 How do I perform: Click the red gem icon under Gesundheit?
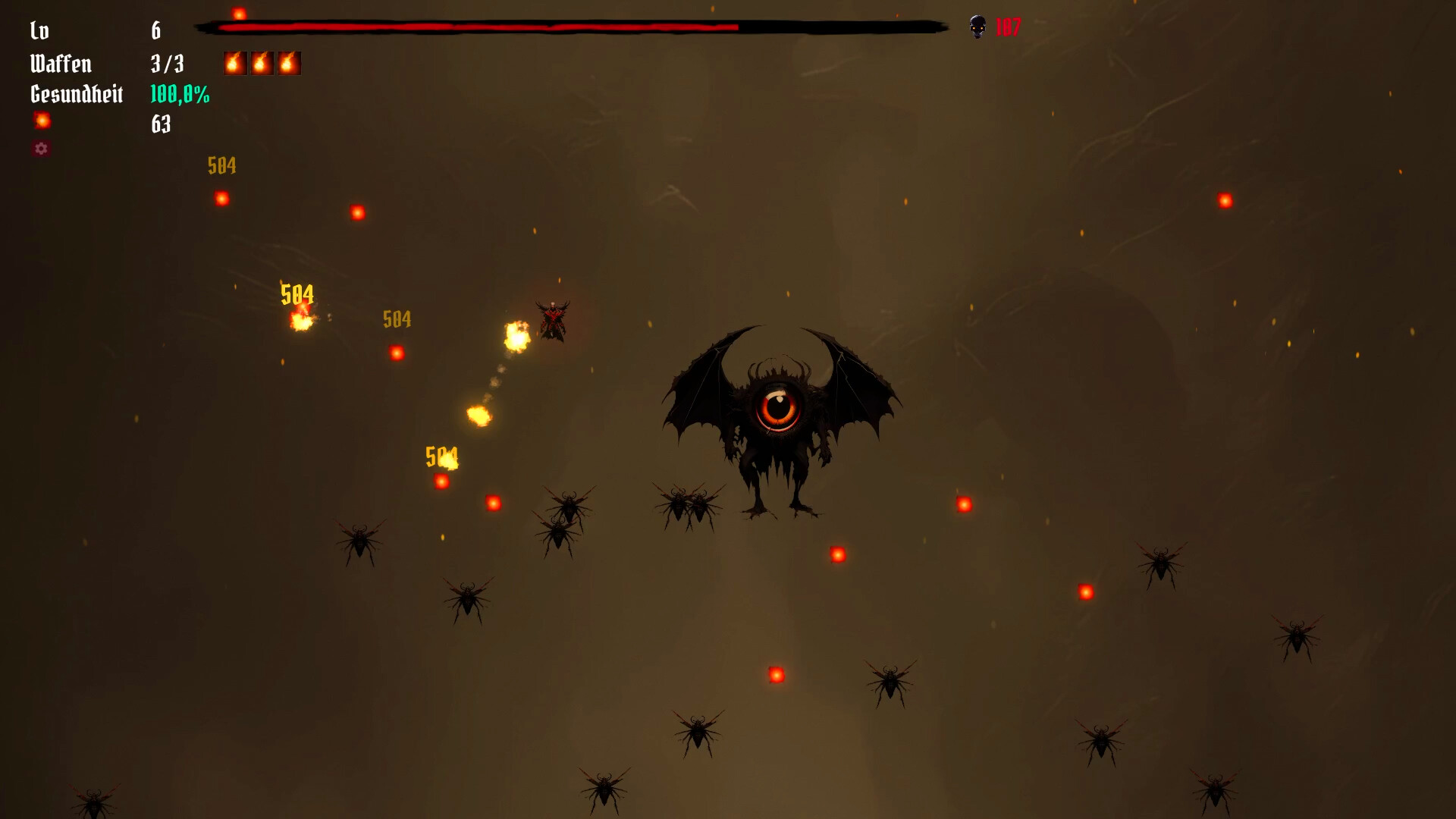[42, 121]
